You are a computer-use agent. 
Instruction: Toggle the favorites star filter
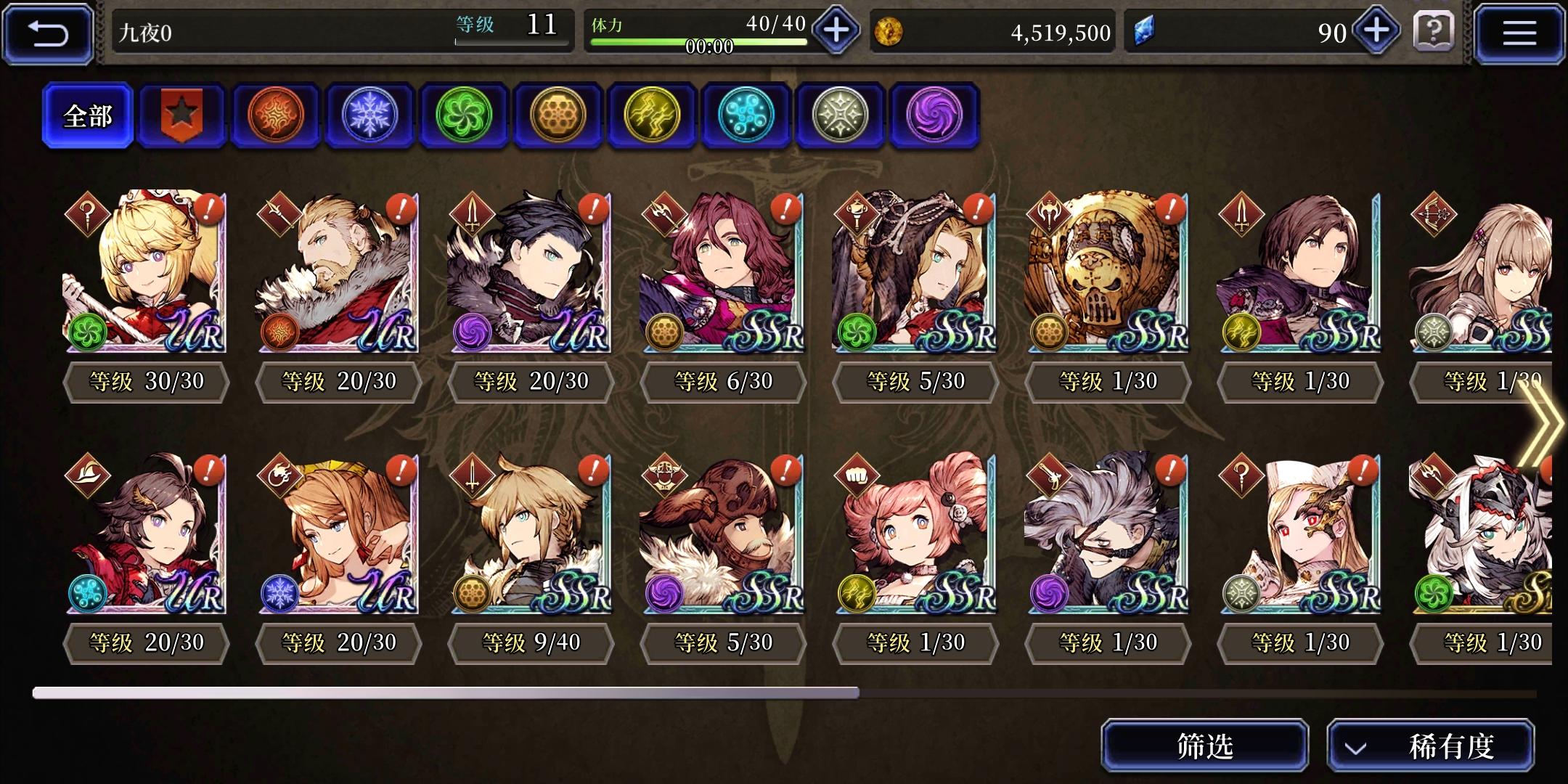click(181, 115)
